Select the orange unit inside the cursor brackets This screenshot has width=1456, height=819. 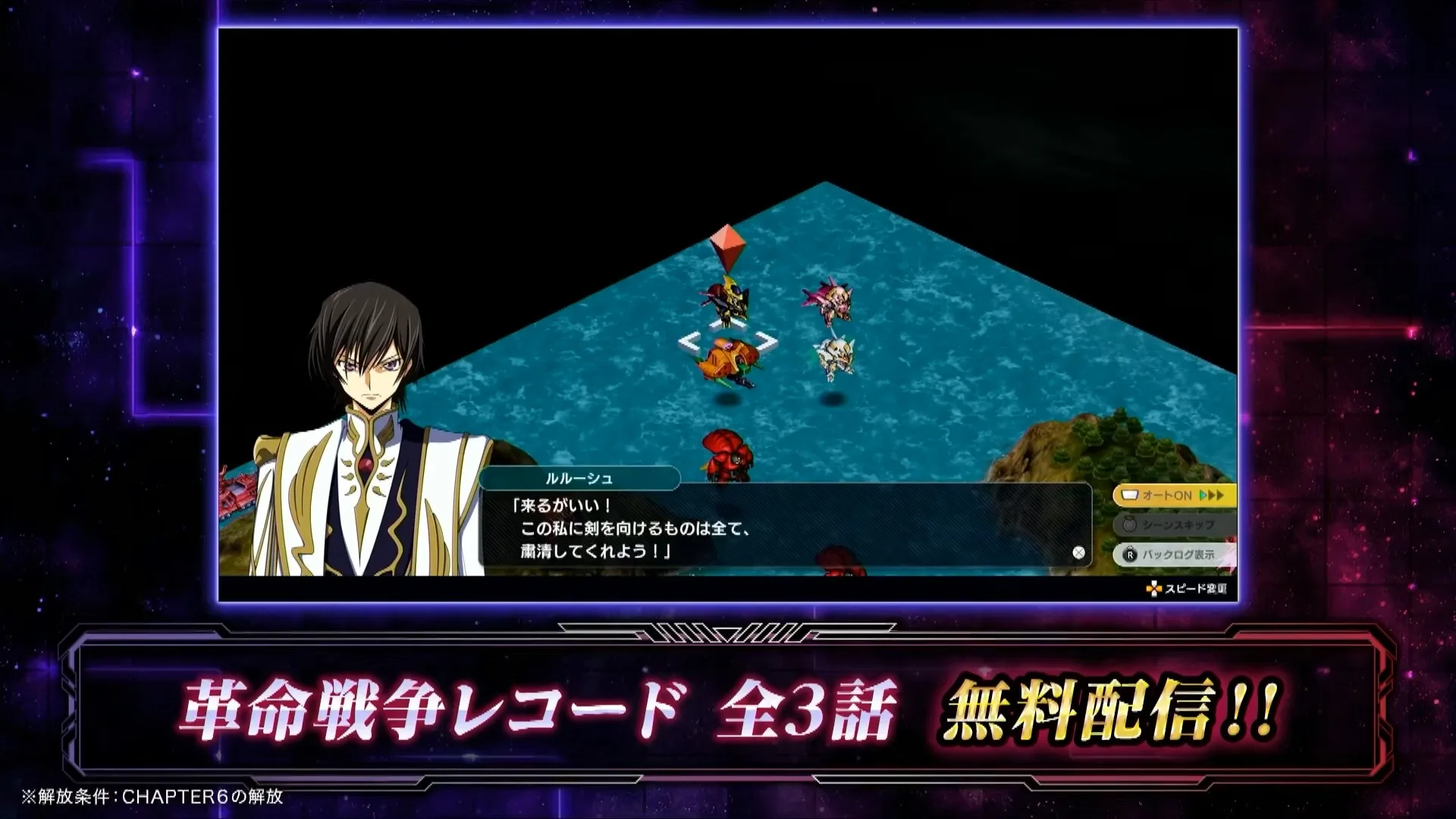(726, 361)
